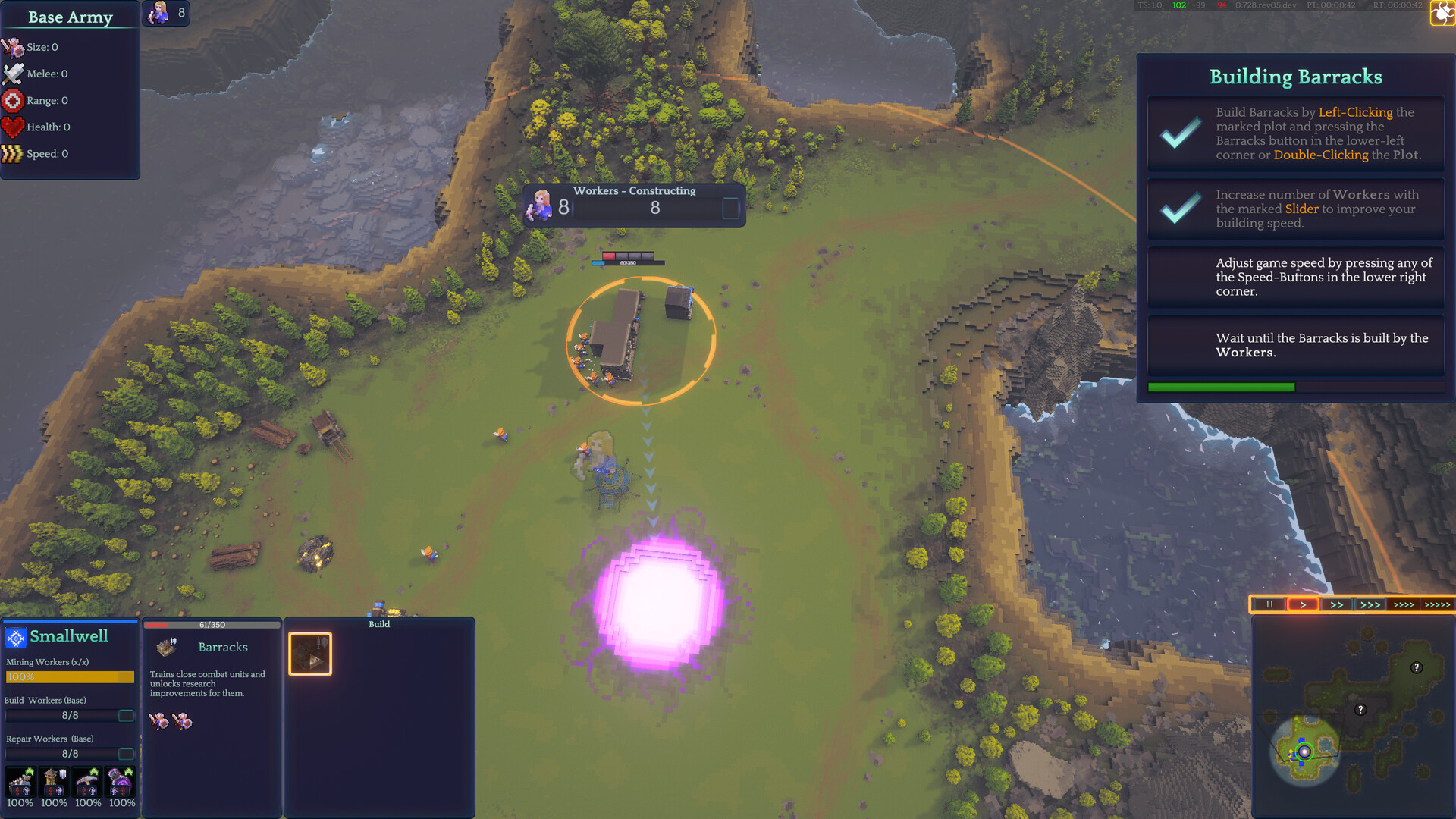Open the Base Army panel header
1456x819 pixels.
pos(69,17)
